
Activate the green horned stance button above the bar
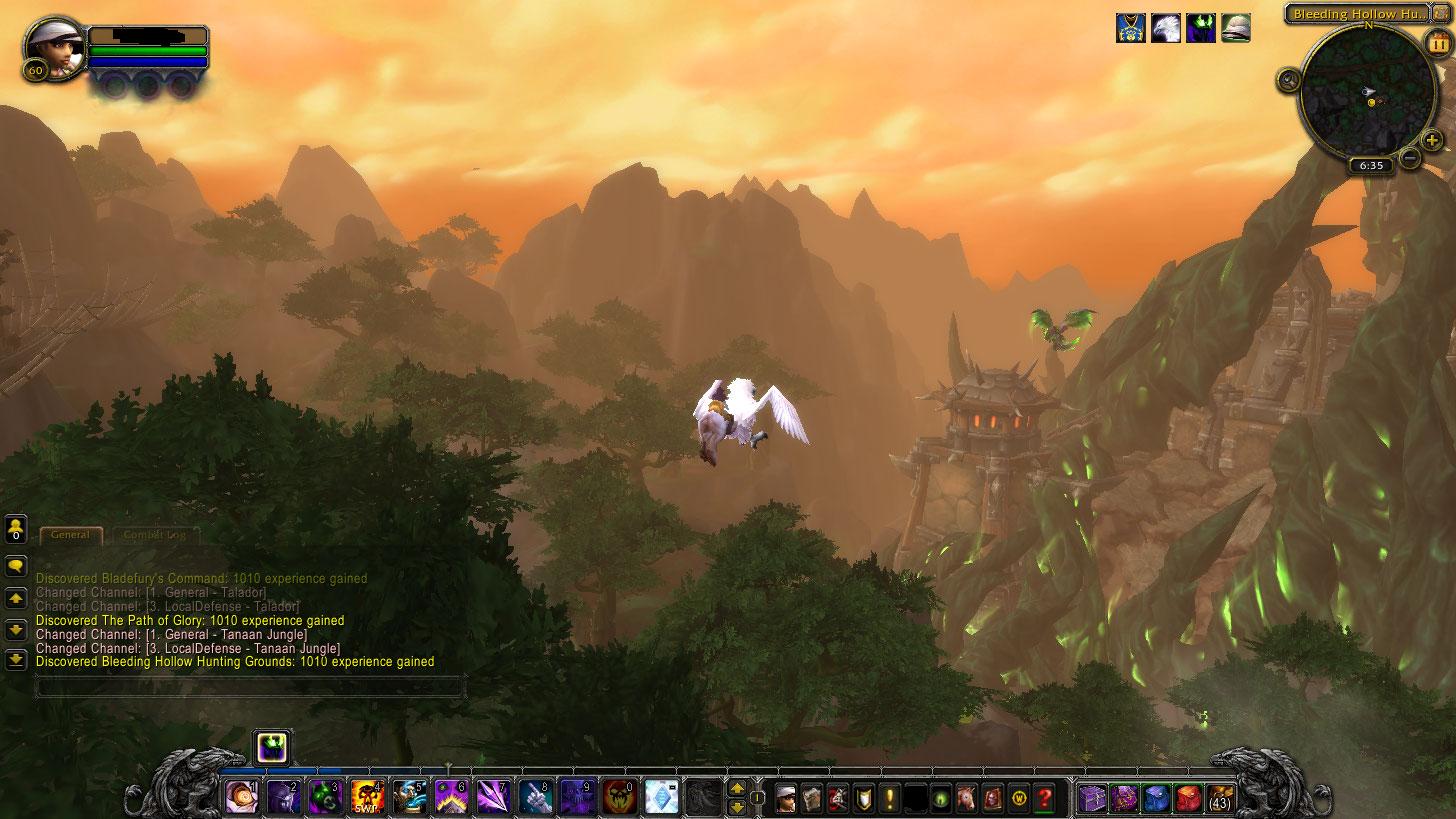point(273,747)
